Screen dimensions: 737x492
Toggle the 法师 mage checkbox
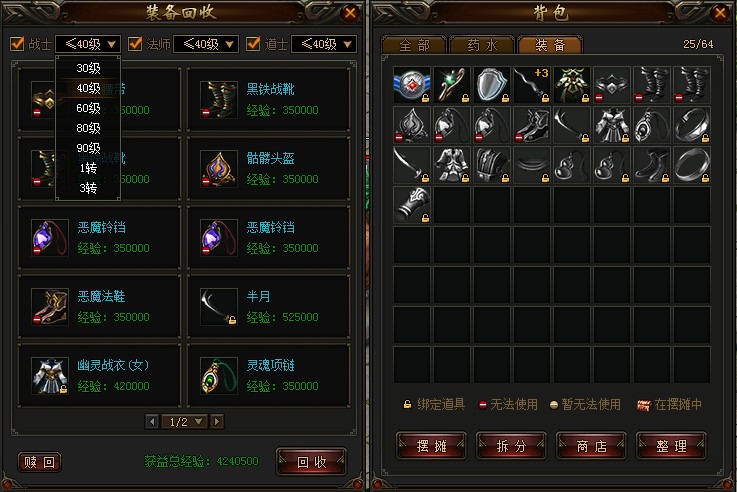pyautogui.click(x=135, y=44)
